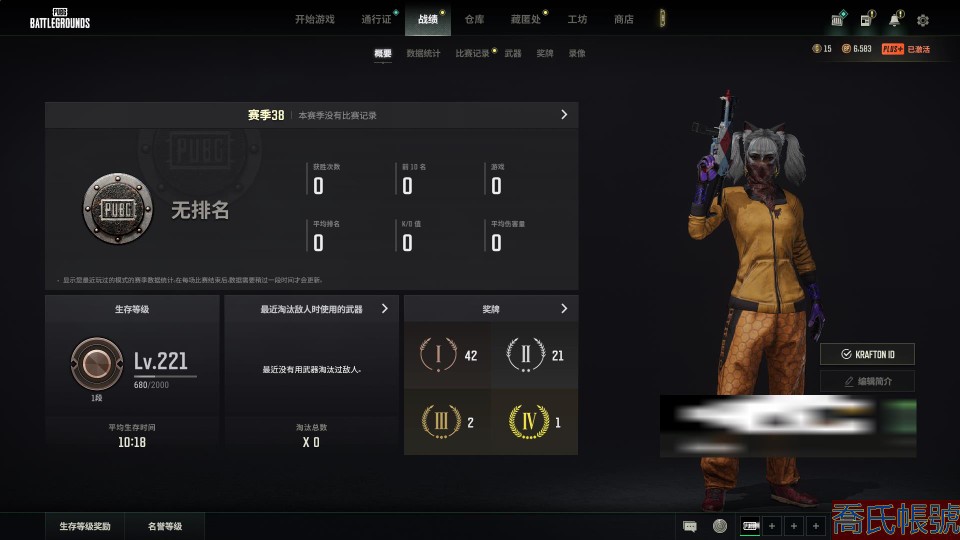Select the 名誉等级 reputation level button
This screenshot has width=960, height=540.
pyautogui.click(x=165, y=526)
